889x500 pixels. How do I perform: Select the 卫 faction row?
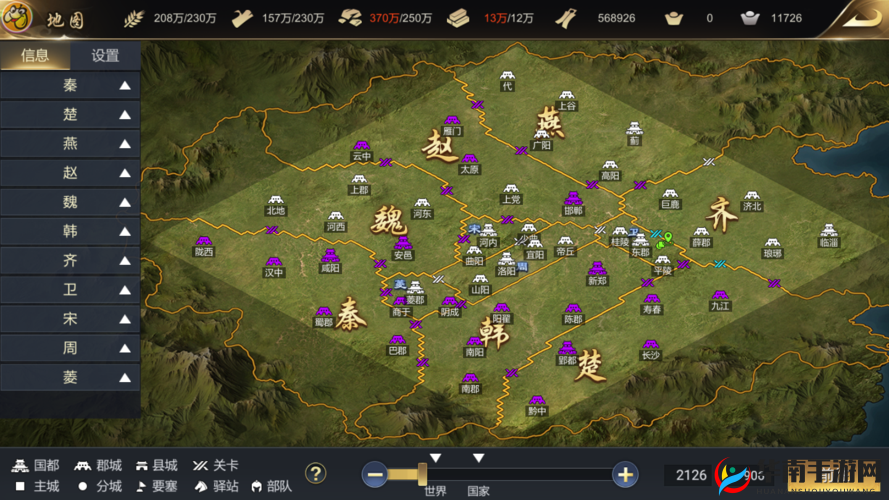[x=70, y=290]
